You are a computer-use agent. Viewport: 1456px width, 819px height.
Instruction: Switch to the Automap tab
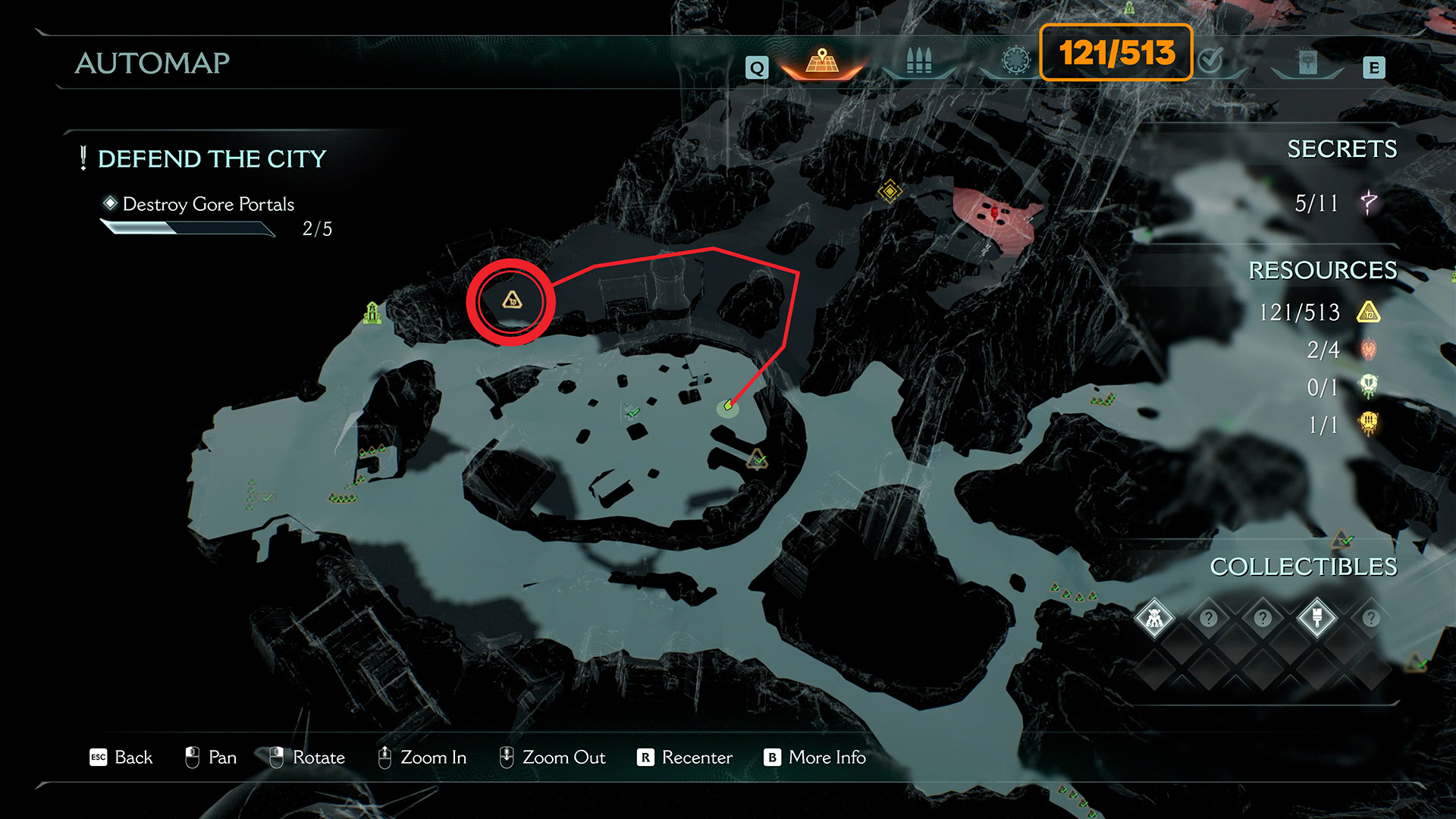click(822, 61)
